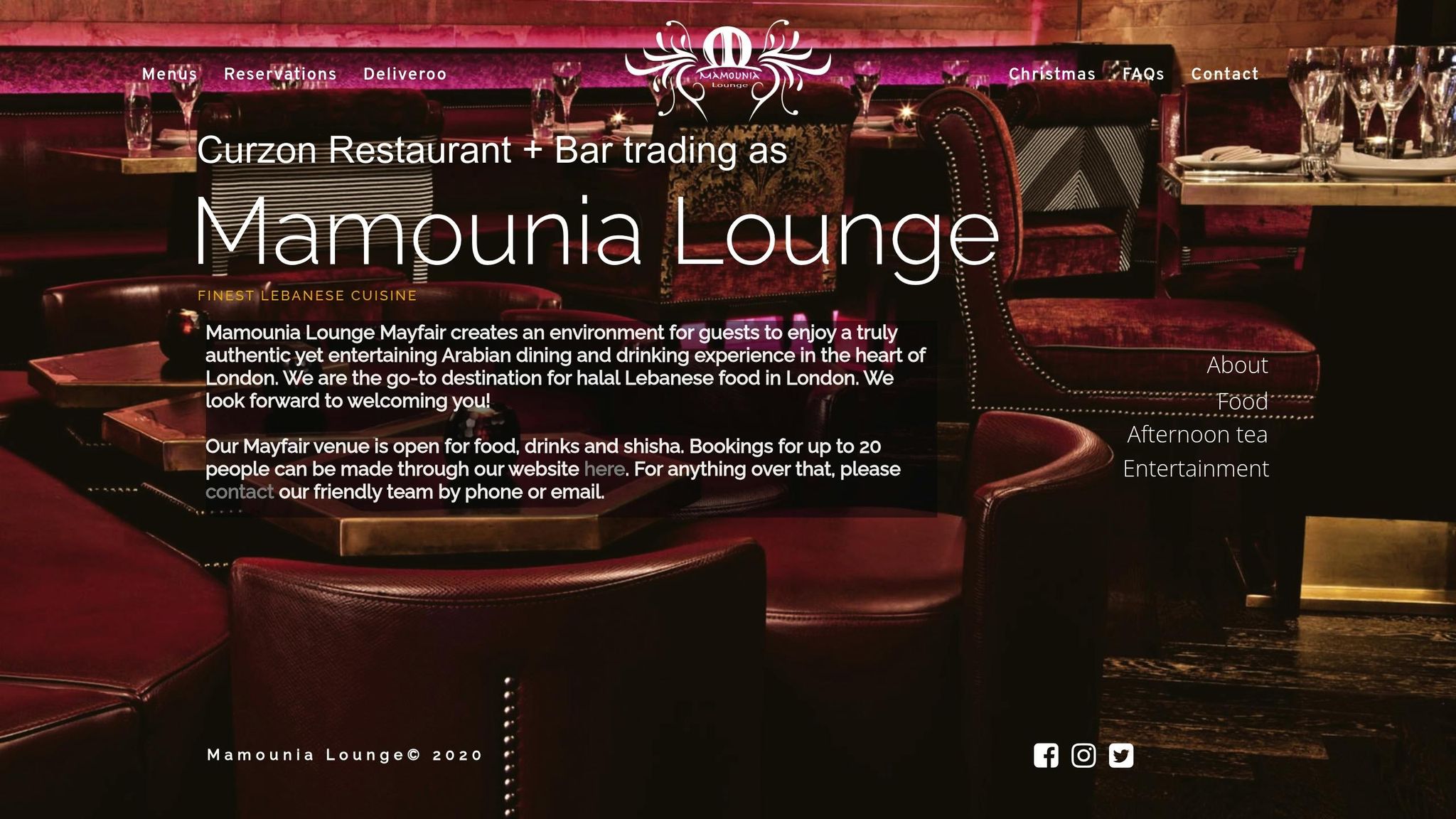Open the Twitter account icon
Image resolution: width=1456 pixels, height=819 pixels.
pos(1122,757)
